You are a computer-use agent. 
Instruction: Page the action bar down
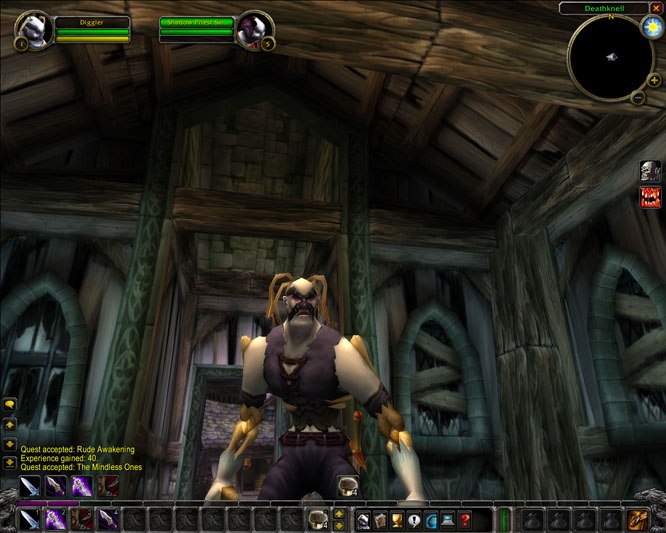[x=339, y=525]
